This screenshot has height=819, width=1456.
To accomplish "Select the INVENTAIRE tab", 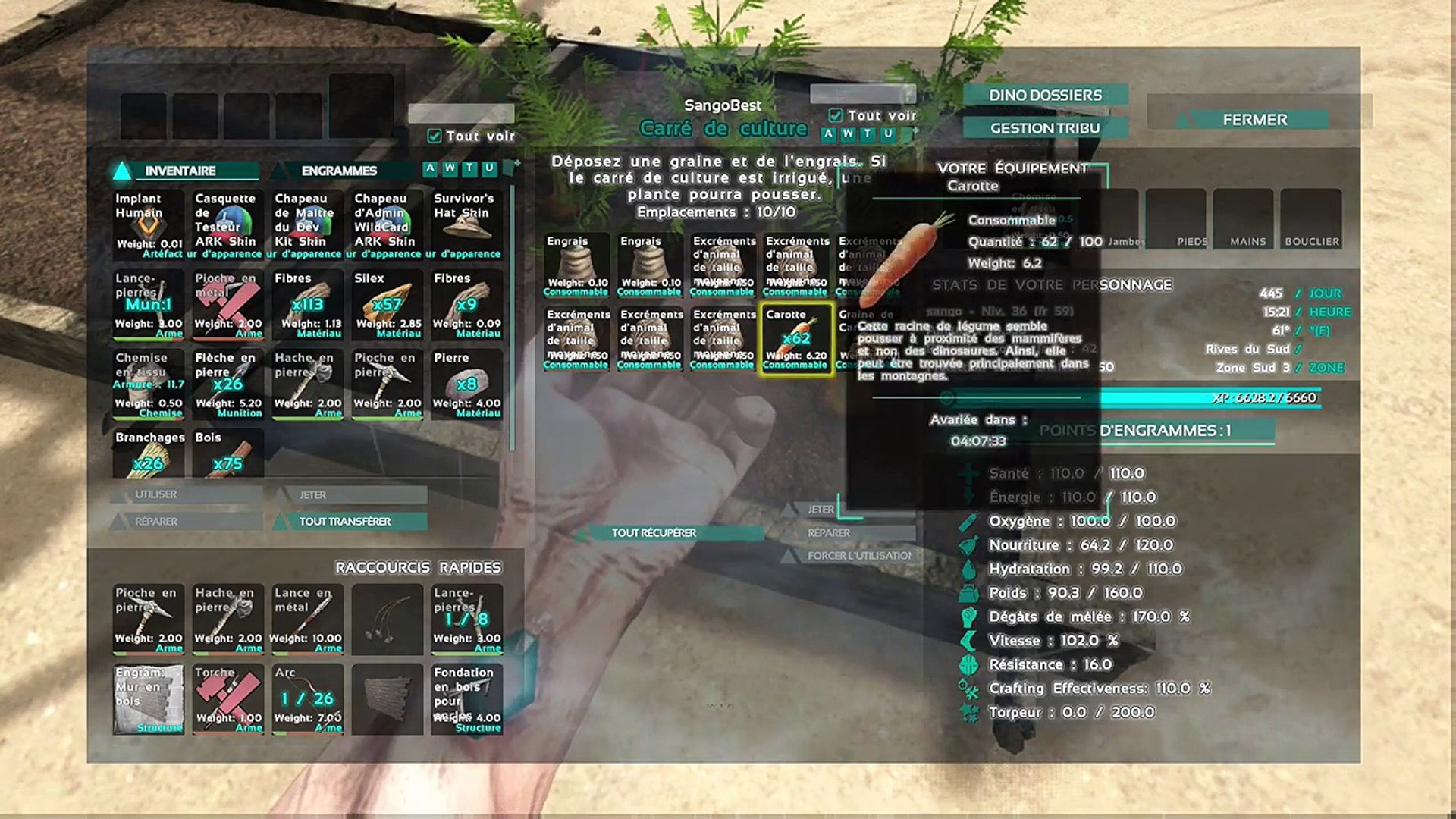I will pyautogui.click(x=180, y=171).
